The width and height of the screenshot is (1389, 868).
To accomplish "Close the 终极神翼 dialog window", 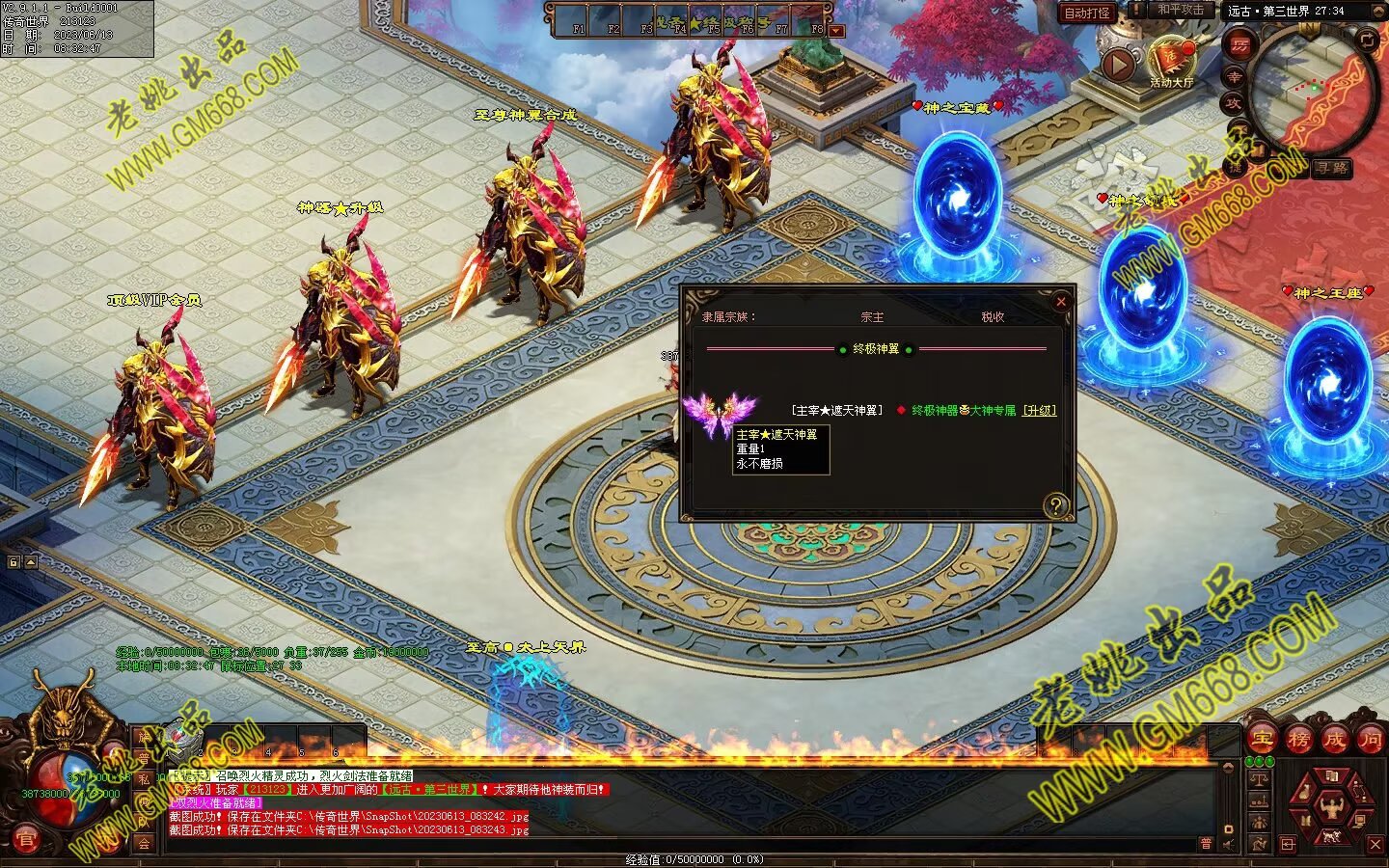I will (x=1061, y=301).
